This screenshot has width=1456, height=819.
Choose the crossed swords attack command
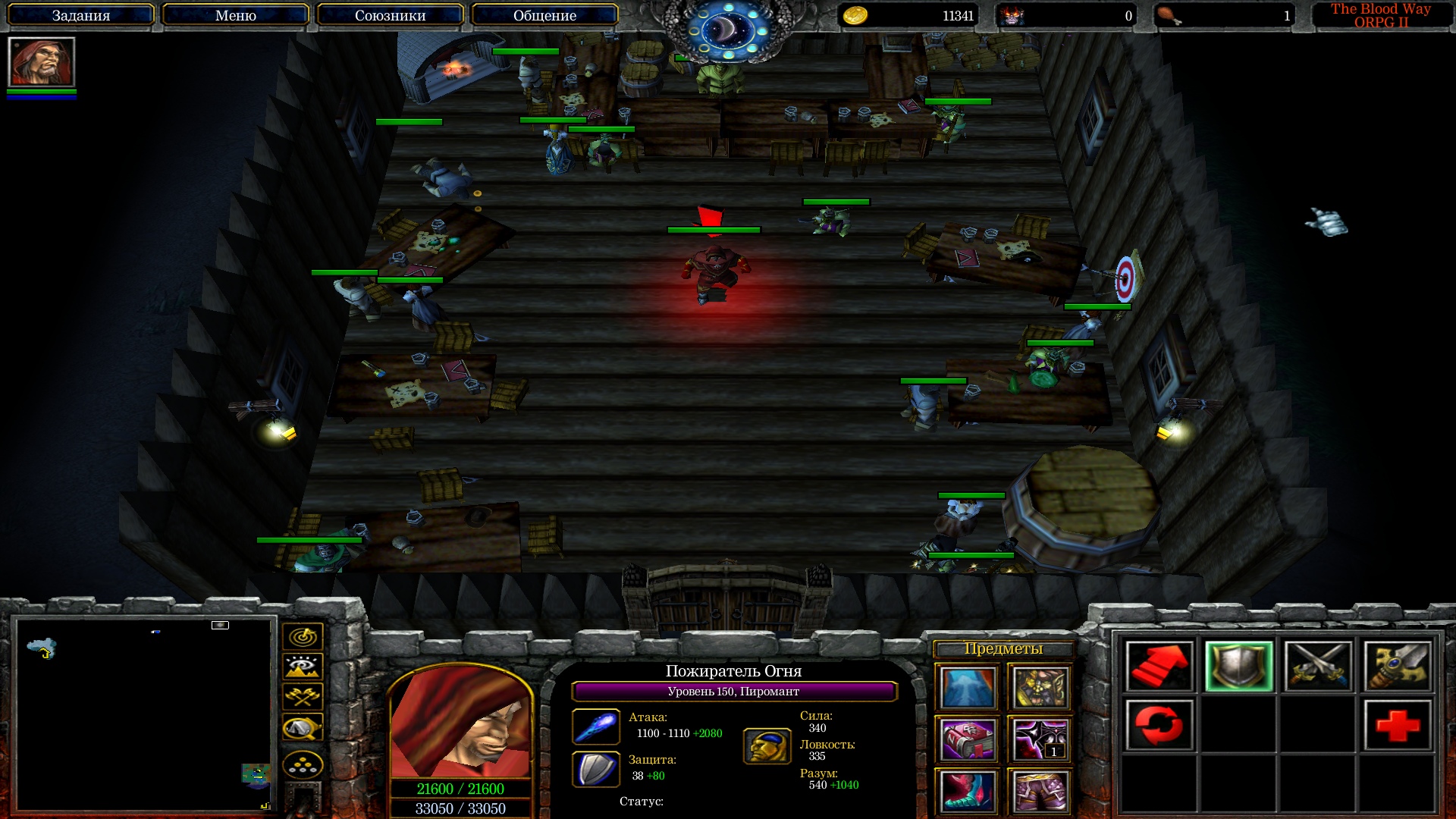point(1318,666)
